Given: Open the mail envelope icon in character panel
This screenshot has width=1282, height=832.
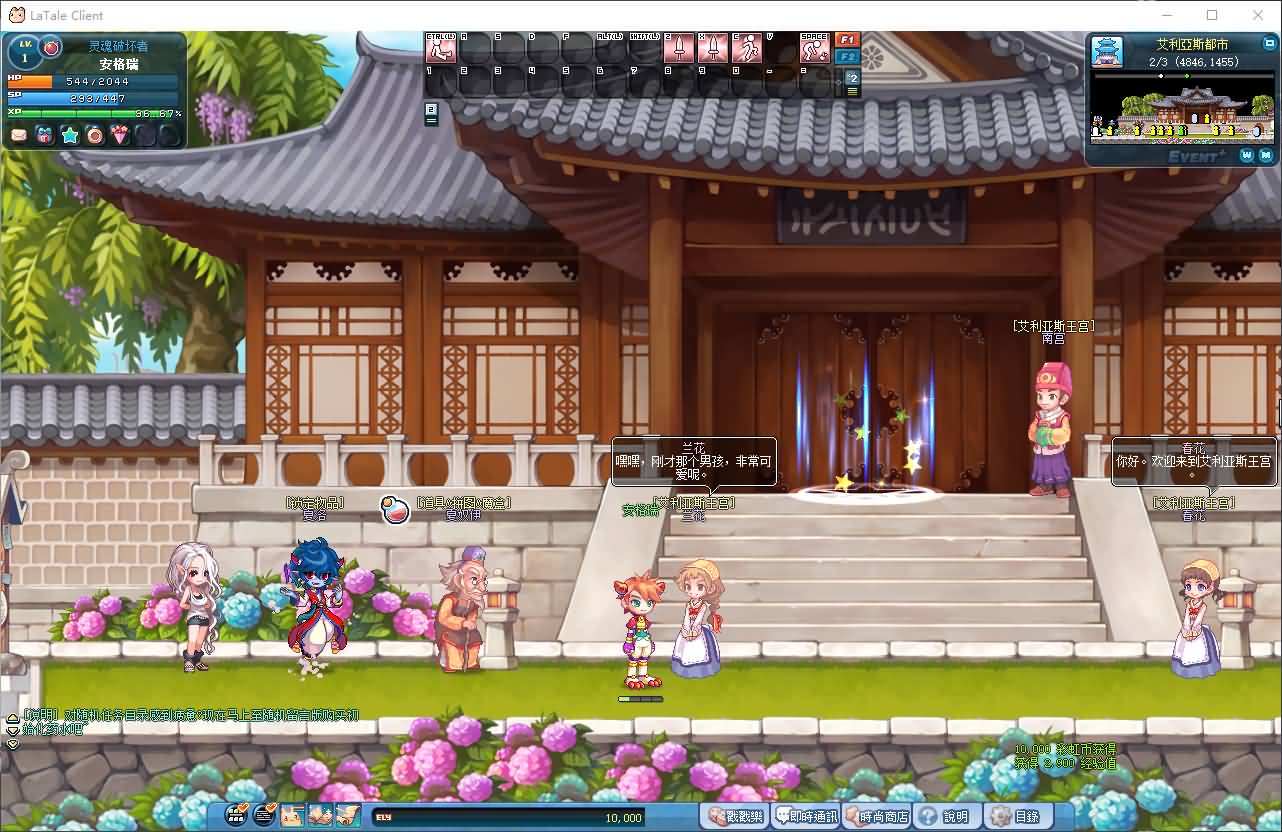Looking at the screenshot, I should coord(17,135).
